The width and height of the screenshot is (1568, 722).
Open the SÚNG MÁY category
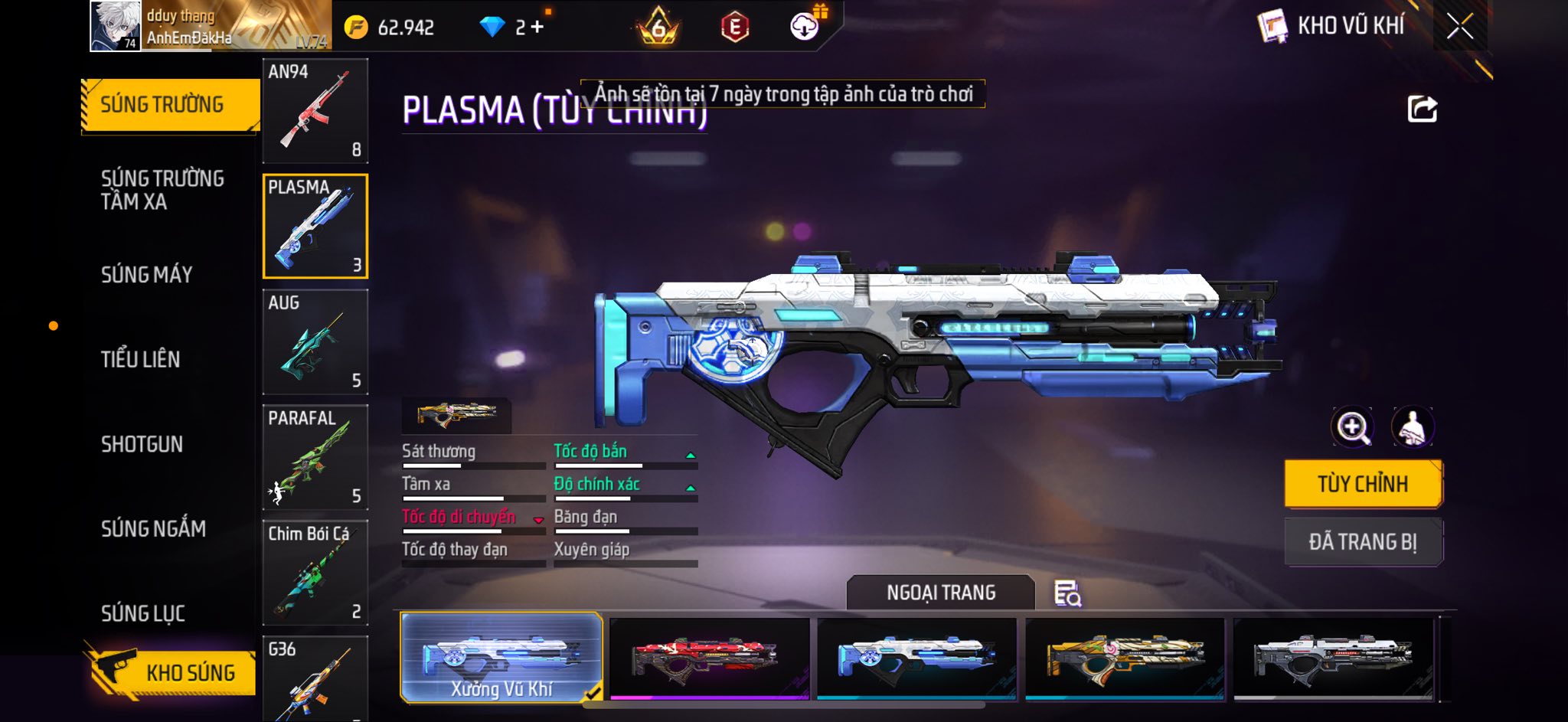(147, 274)
